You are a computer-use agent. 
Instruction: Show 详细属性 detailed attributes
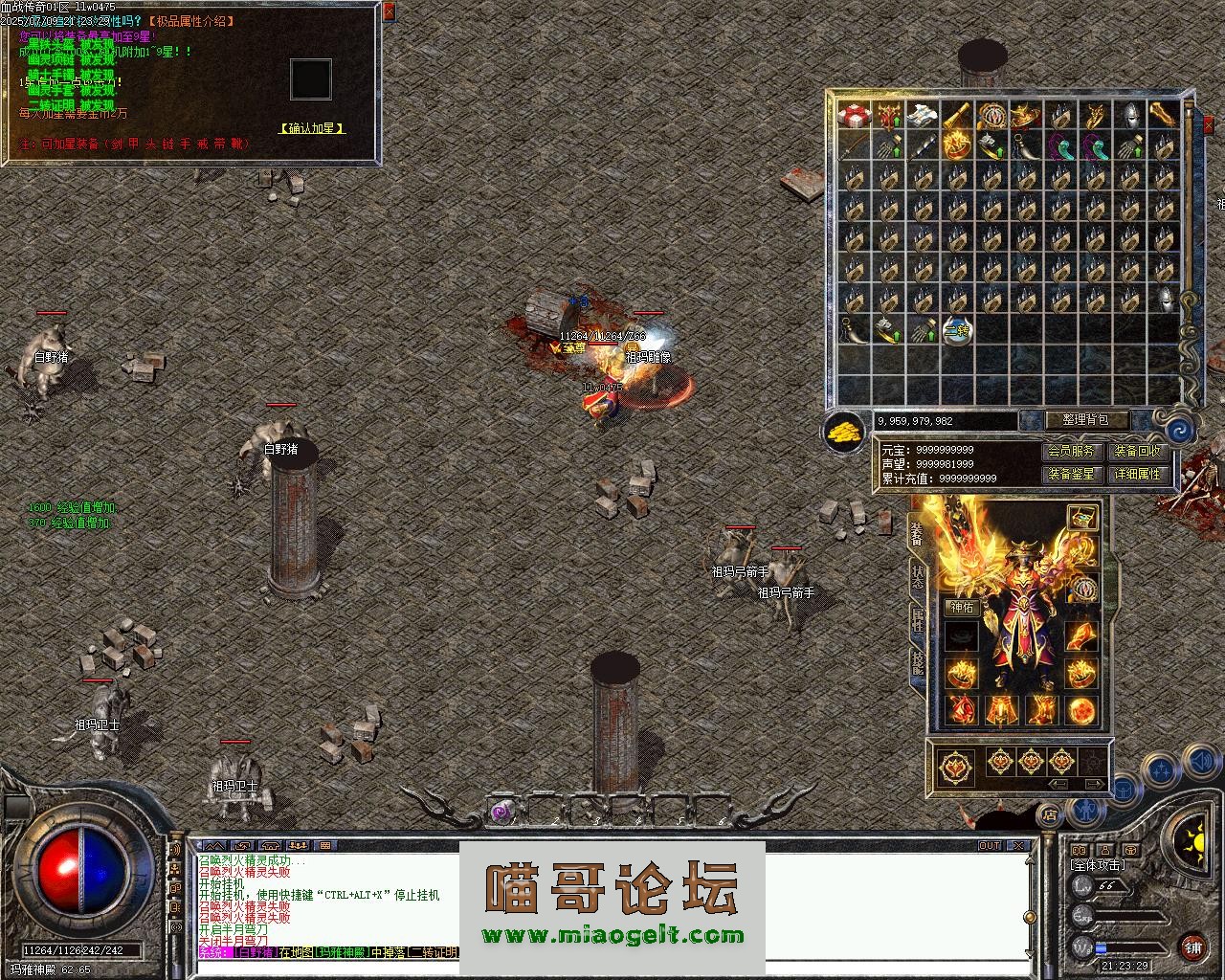(1137, 474)
